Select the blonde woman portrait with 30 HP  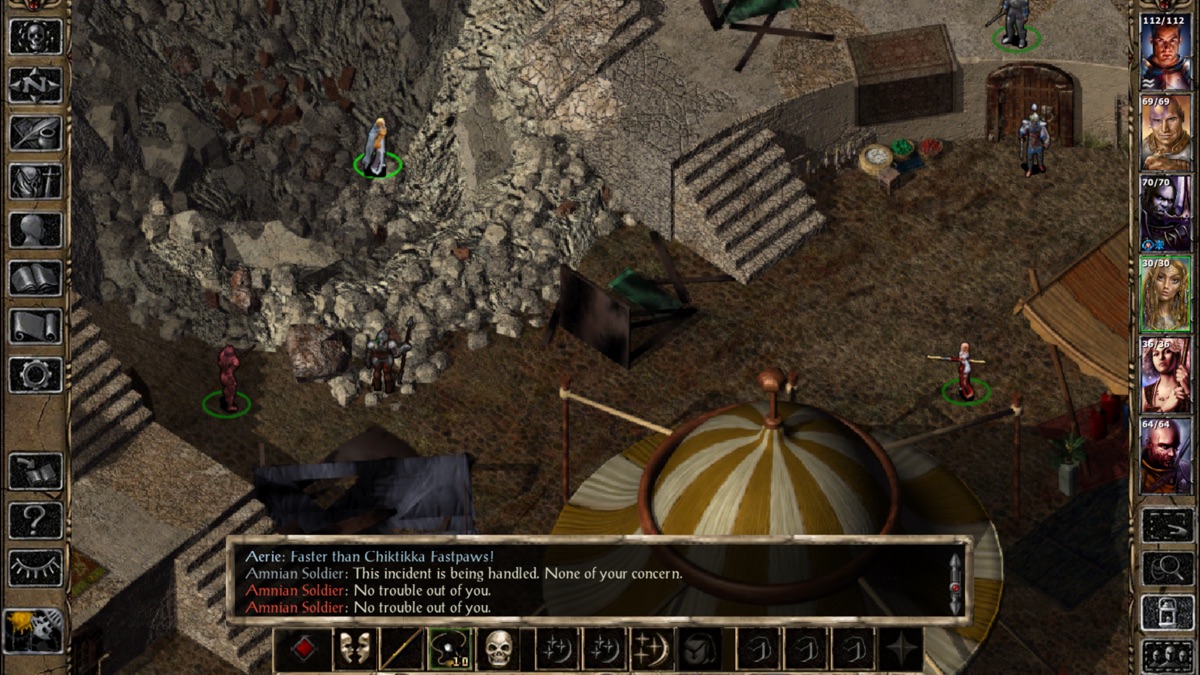pos(1165,294)
